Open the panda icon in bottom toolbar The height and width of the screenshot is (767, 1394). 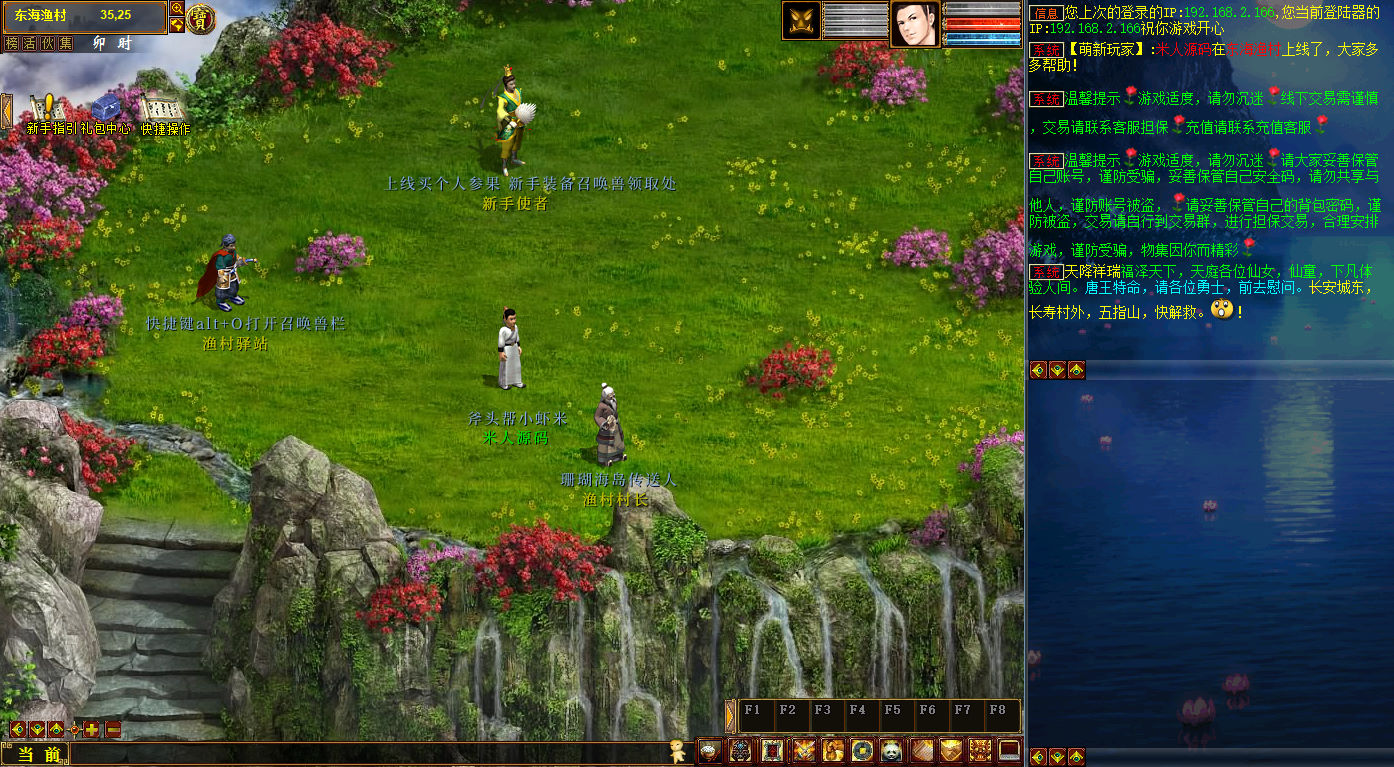pos(891,750)
